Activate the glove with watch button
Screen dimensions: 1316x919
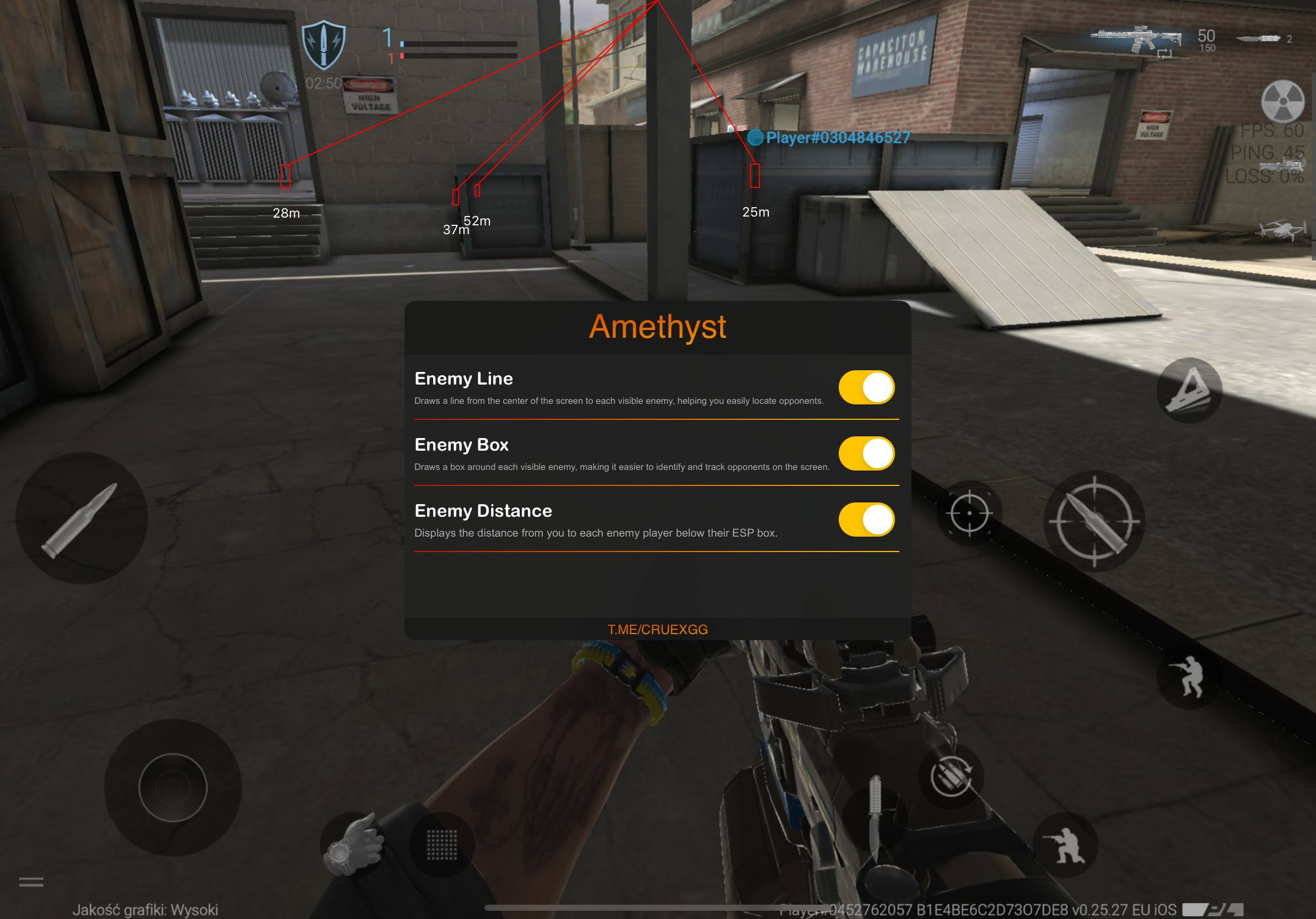[x=352, y=845]
